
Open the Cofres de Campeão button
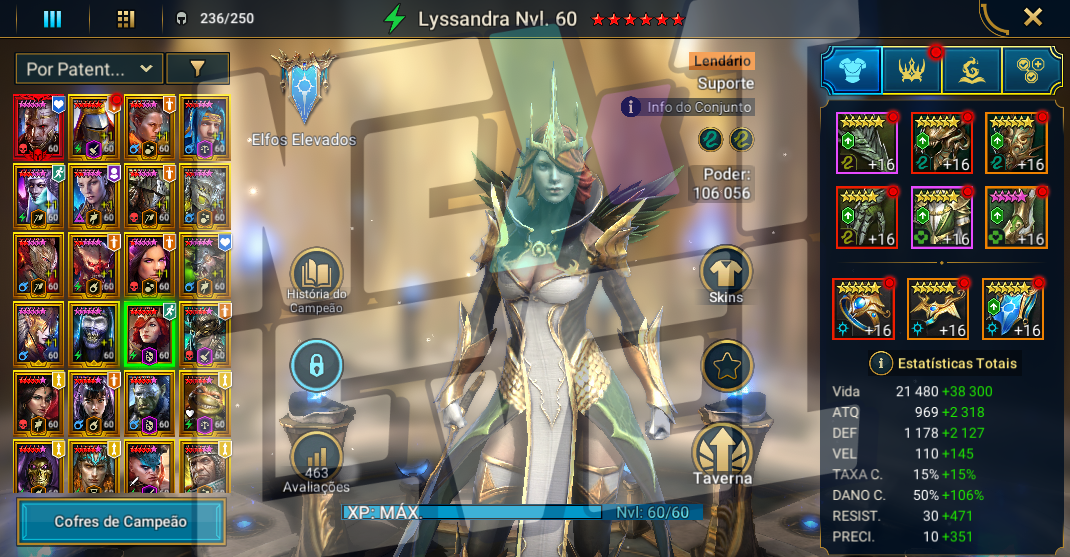click(x=121, y=521)
